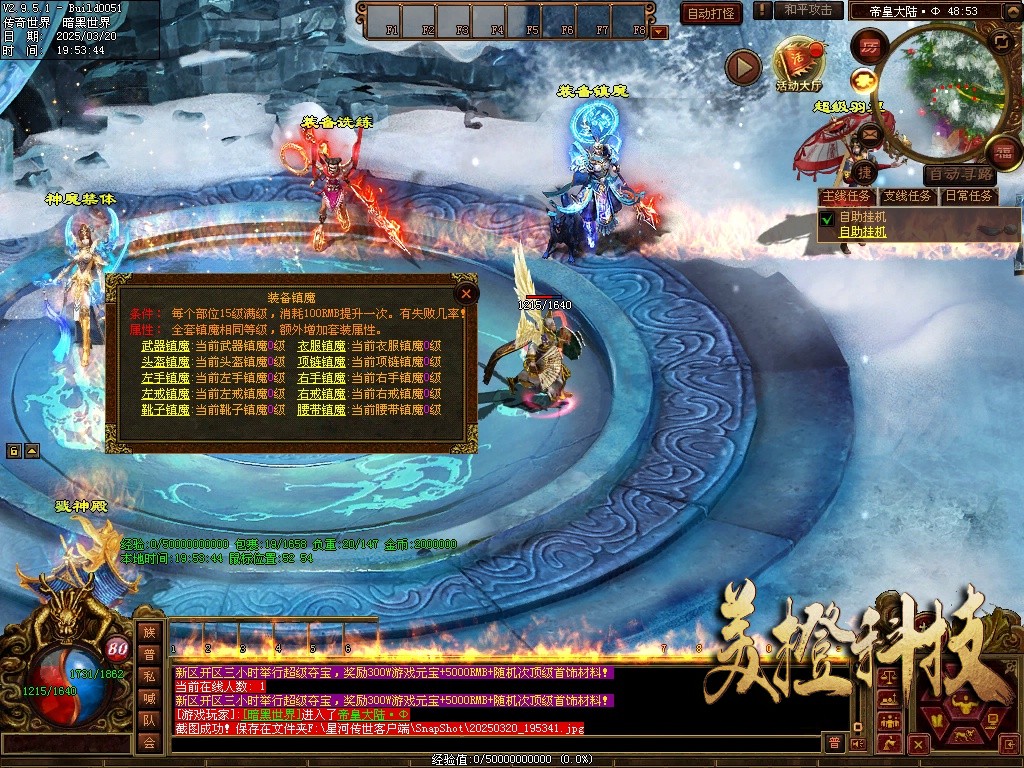Activate the 自动寻路 auto-pathing button

point(961,174)
